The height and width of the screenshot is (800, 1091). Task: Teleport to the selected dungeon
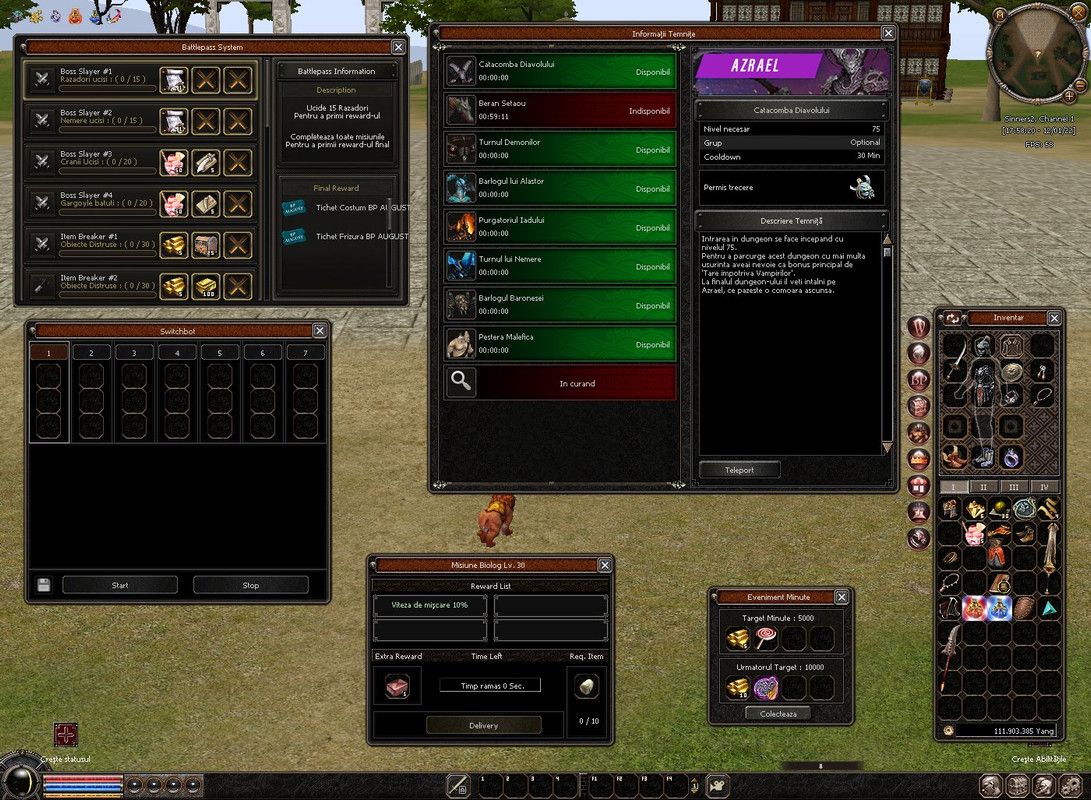(x=739, y=470)
